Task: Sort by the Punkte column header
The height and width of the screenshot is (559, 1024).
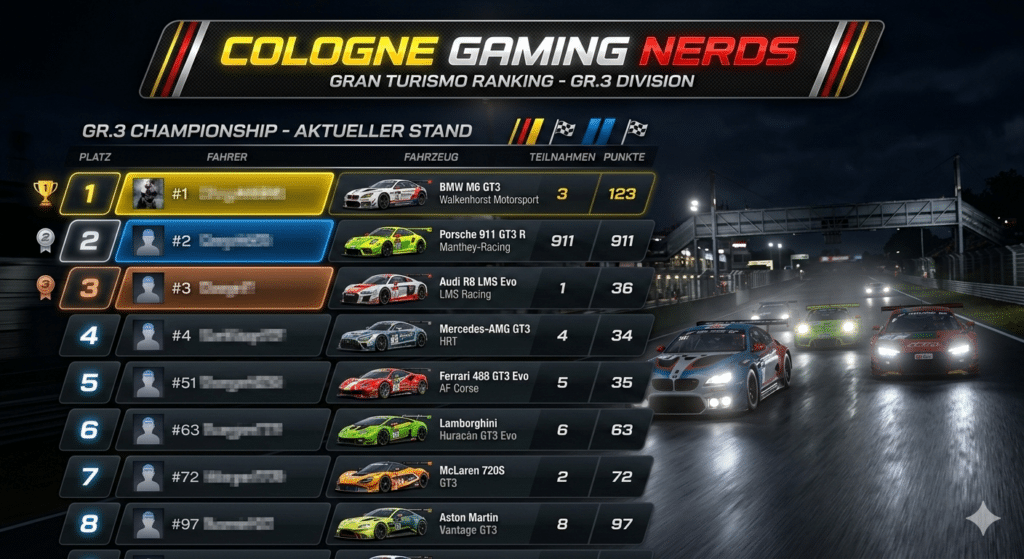Action: point(624,157)
